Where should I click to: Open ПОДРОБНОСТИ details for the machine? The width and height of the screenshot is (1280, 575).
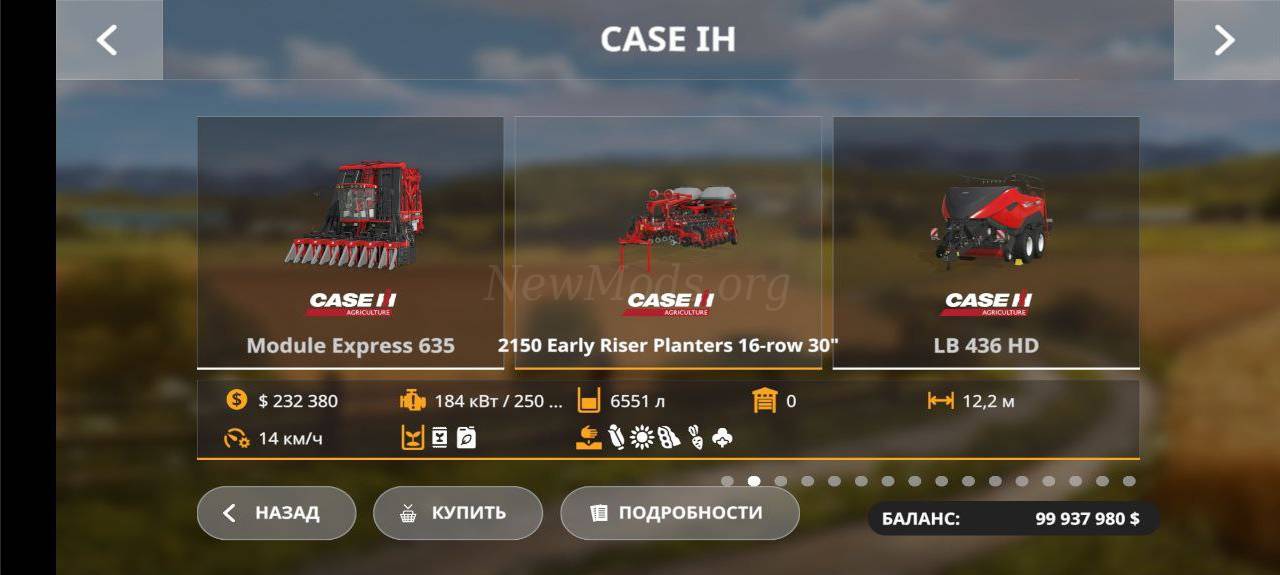(x=679, y=513)
